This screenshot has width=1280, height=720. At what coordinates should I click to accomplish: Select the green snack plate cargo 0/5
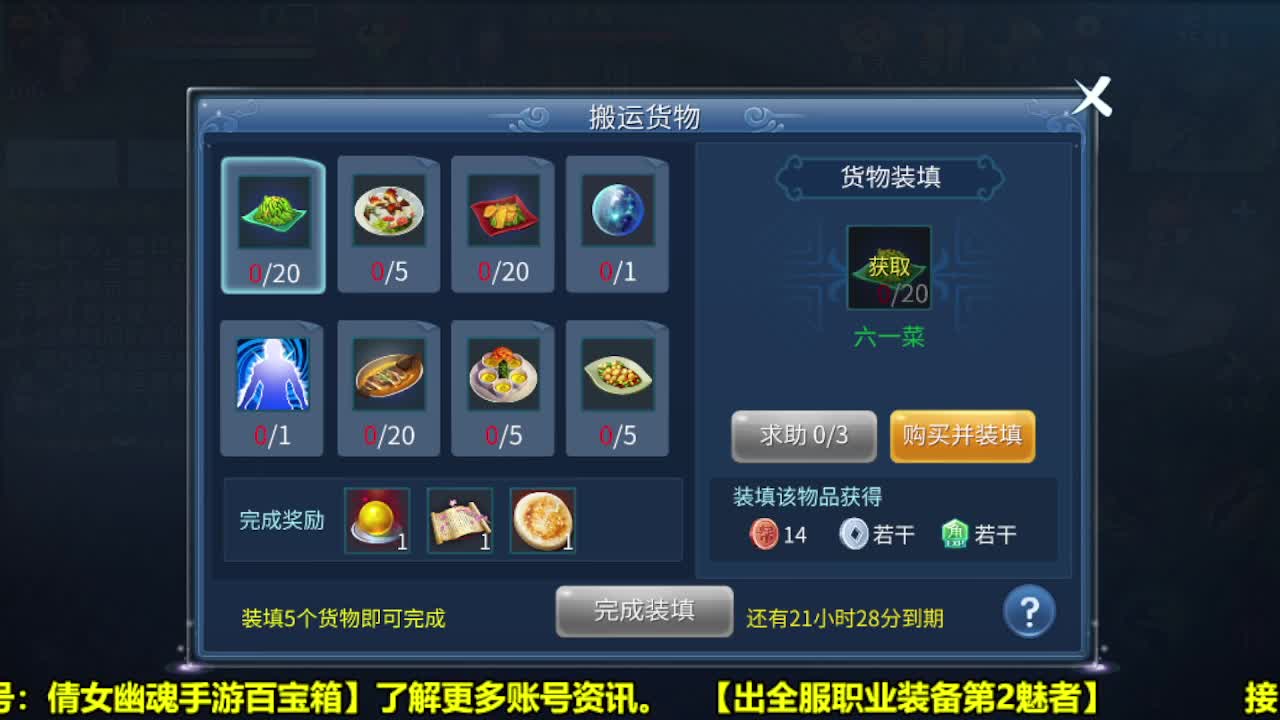[617, 375]
